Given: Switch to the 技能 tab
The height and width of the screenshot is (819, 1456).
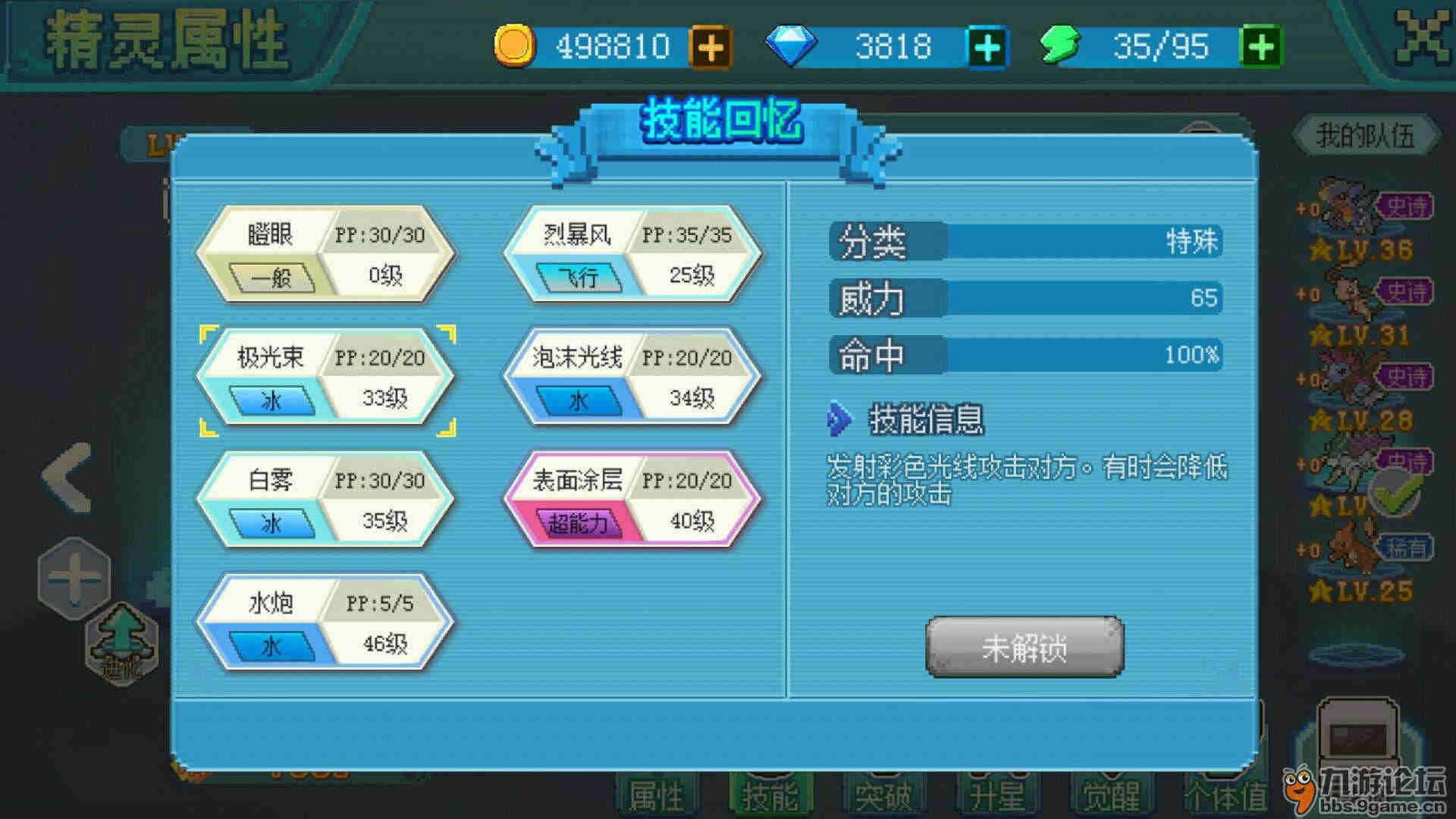Looking at the screenshot, I should (770, 796).
